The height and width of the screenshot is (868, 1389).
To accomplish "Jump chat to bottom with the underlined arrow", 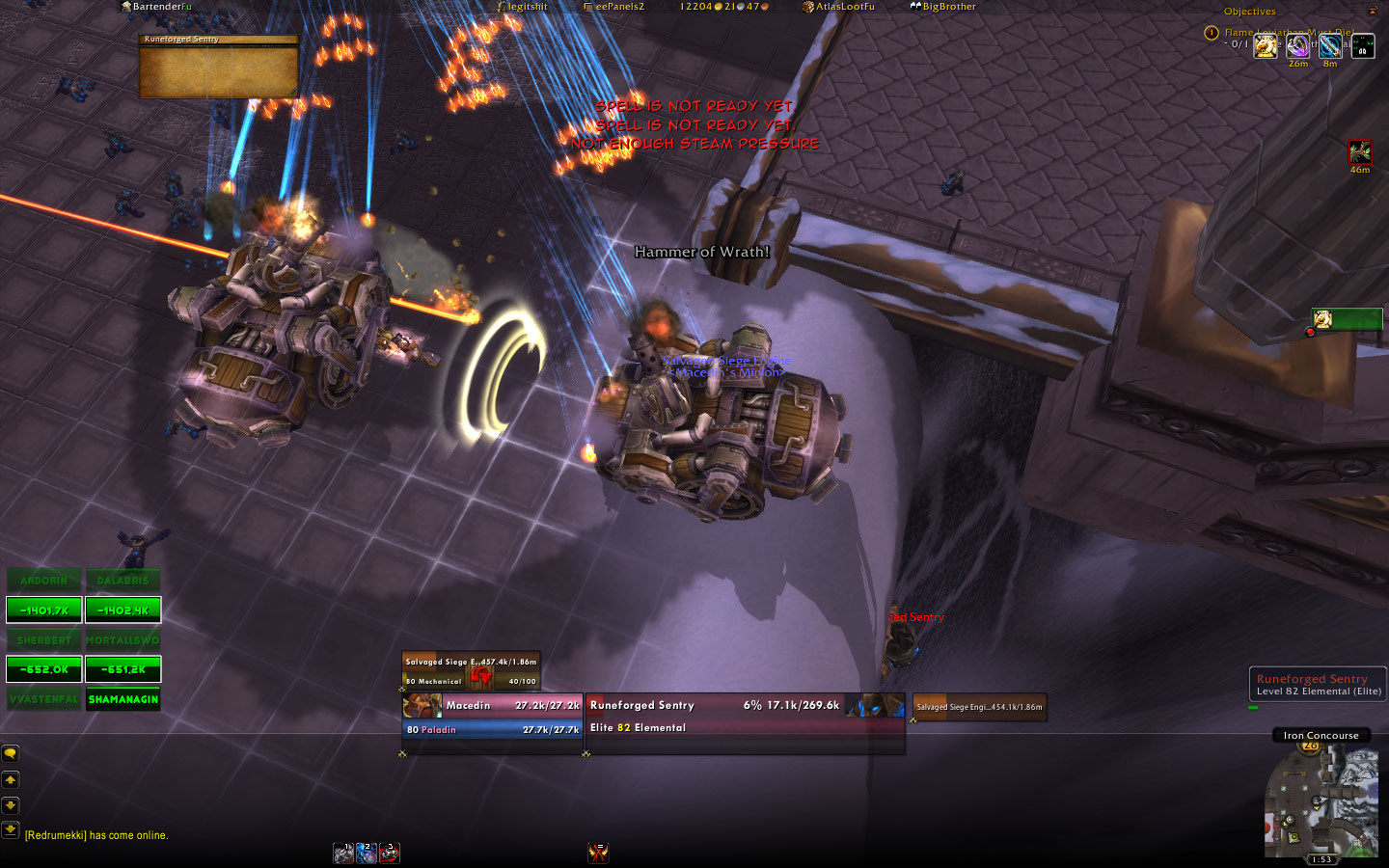I will [11, 828].
